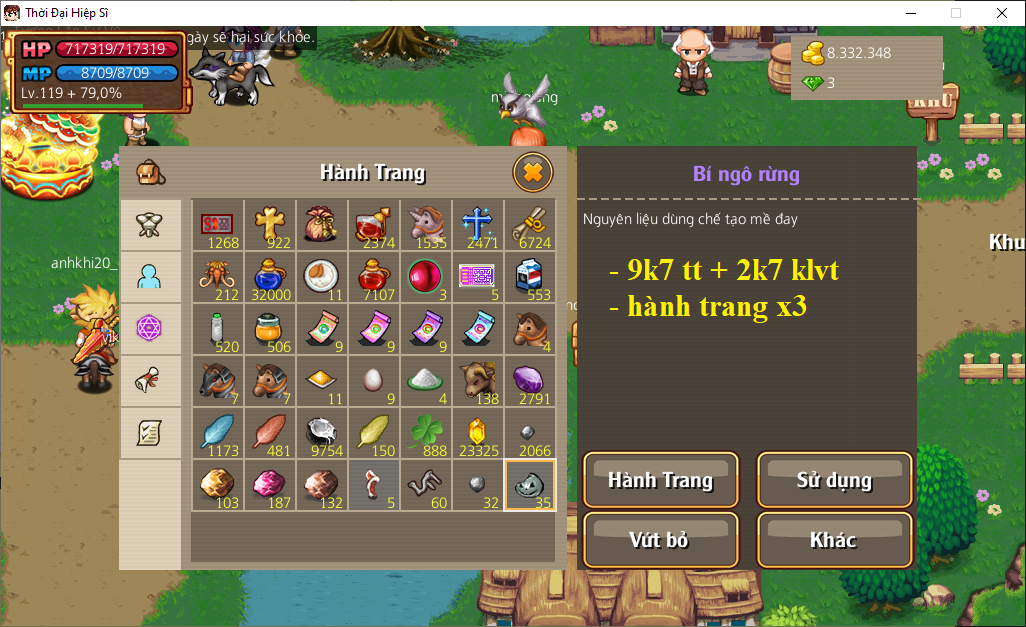Select the blue potion with 32000 count

[270, 277]
